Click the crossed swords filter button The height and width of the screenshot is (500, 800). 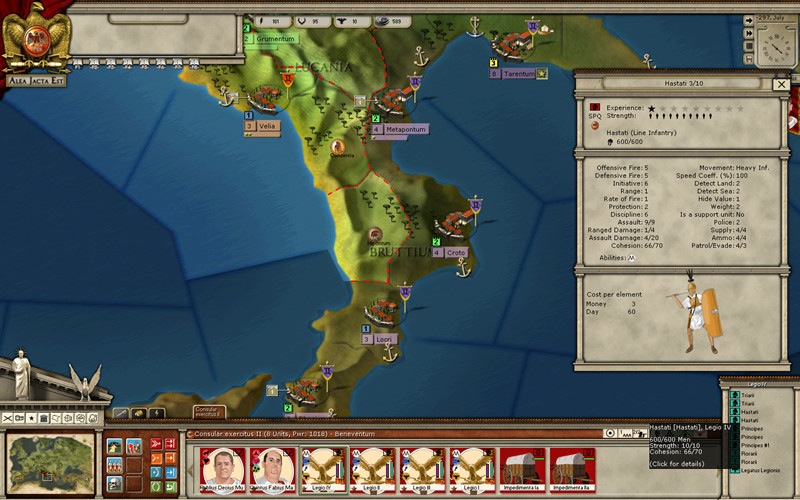9,416
